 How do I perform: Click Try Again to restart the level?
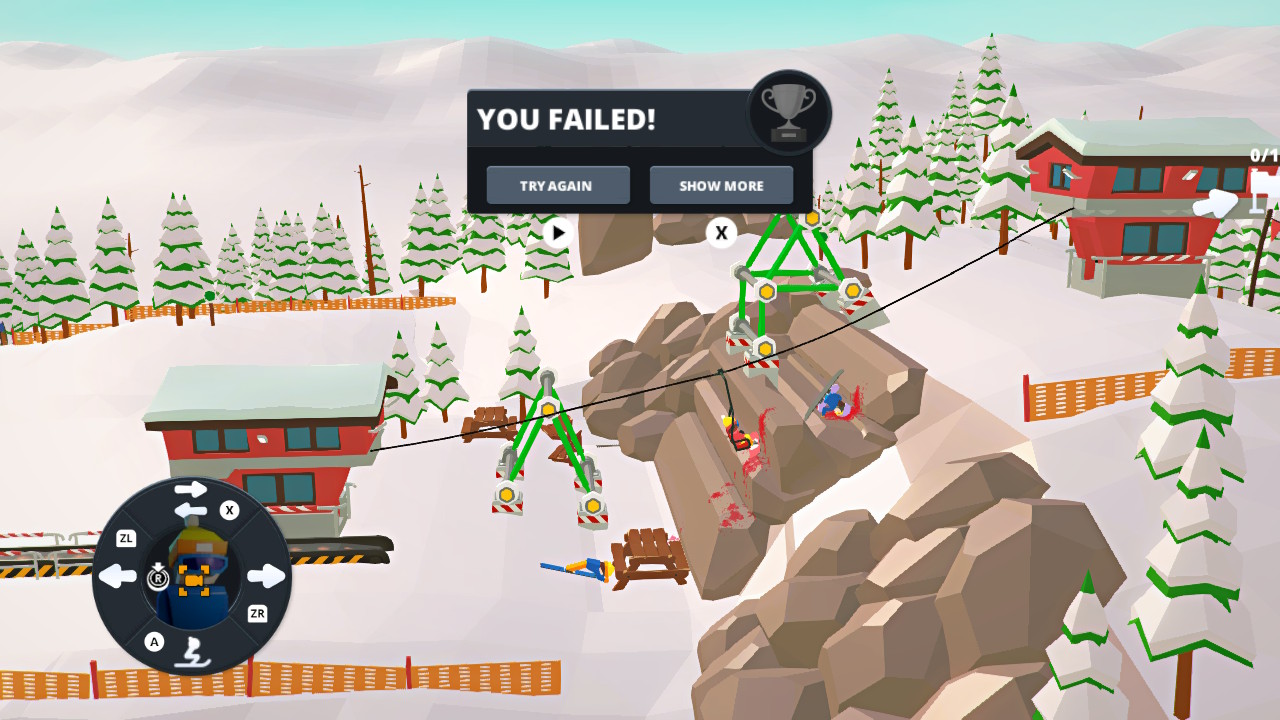tap(557, 185)
